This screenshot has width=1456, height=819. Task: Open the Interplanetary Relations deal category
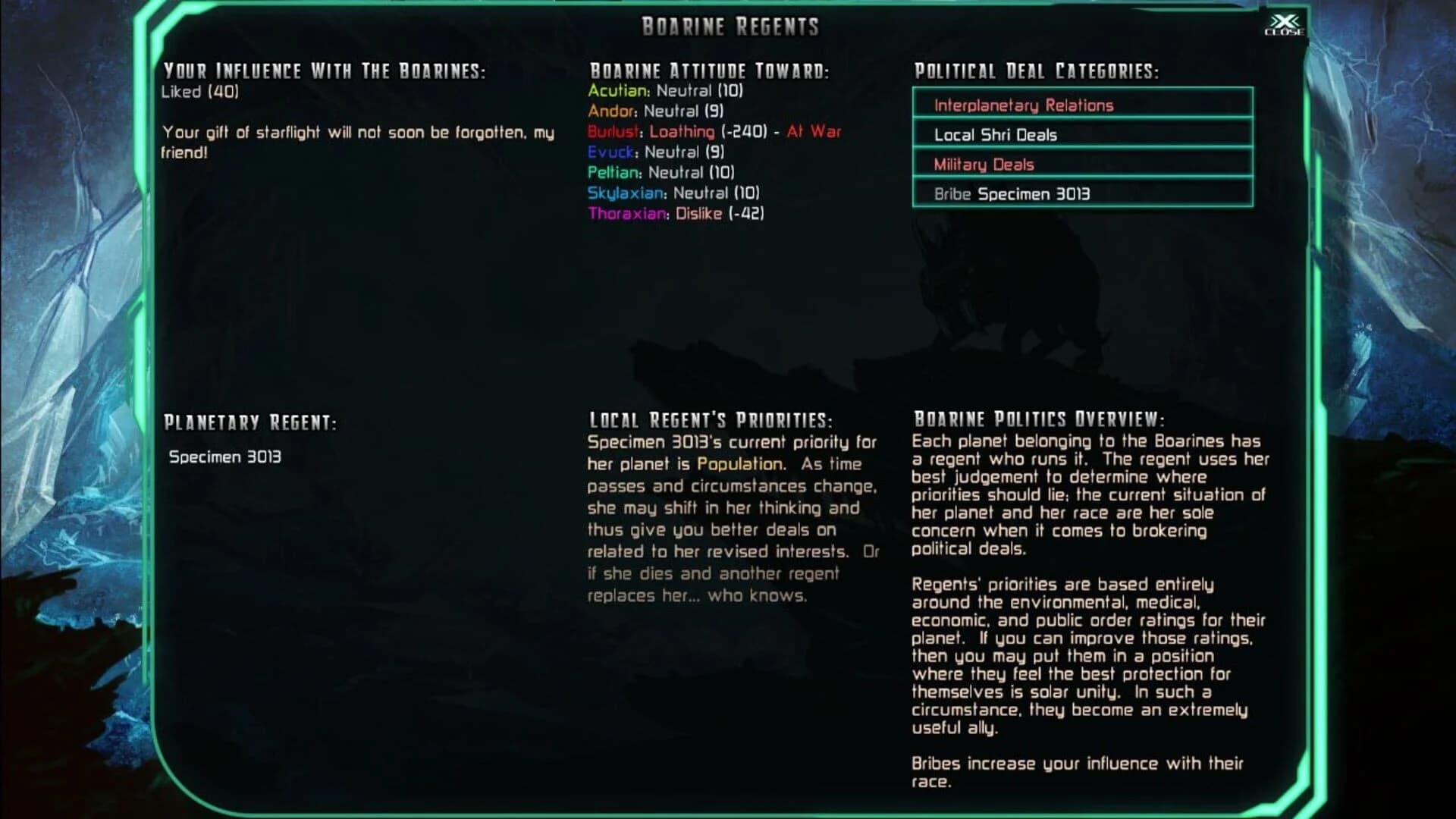[1024, 105]
